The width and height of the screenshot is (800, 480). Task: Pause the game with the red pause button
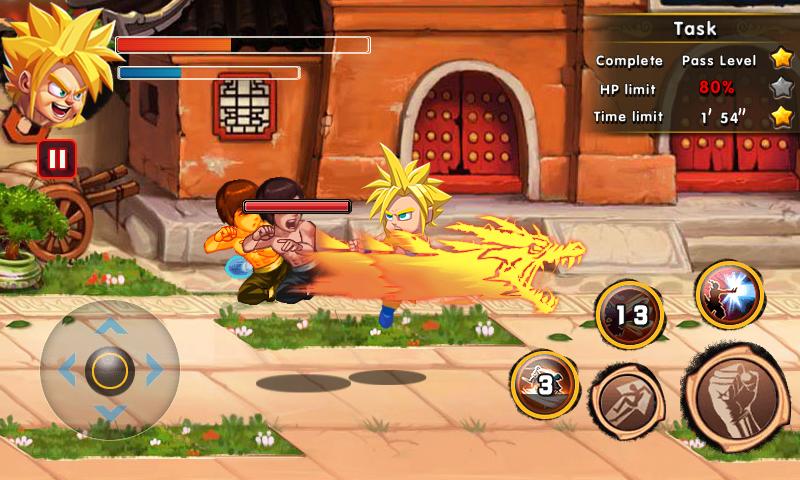57,158
